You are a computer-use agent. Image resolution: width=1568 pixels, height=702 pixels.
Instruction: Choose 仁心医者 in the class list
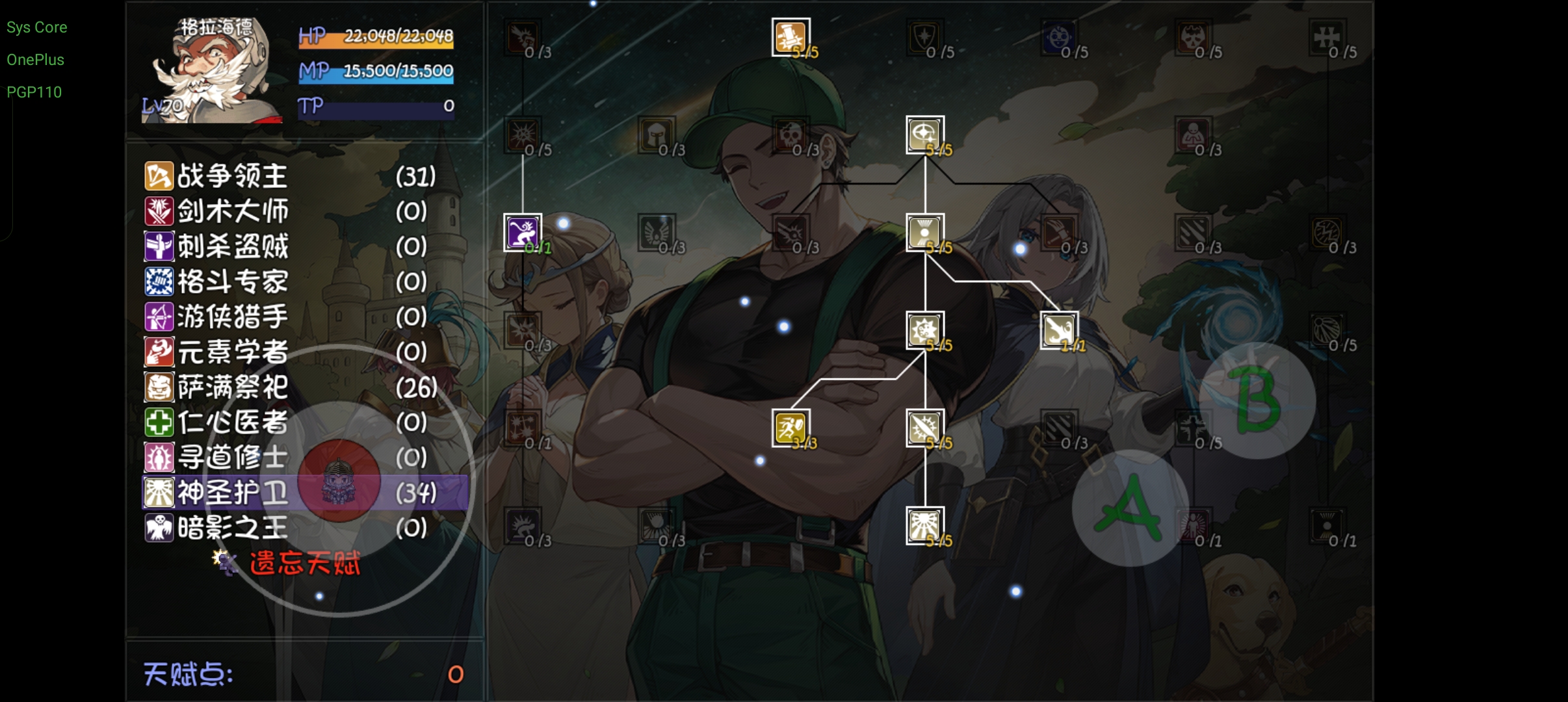pyautogui.click(x=232, y=422)
